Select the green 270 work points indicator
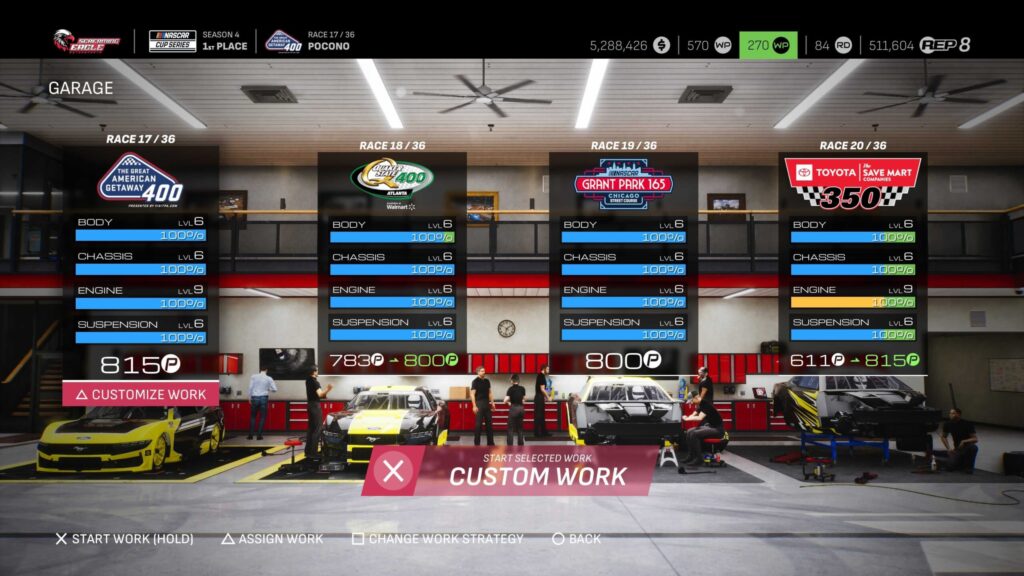 tap(768, 45)
